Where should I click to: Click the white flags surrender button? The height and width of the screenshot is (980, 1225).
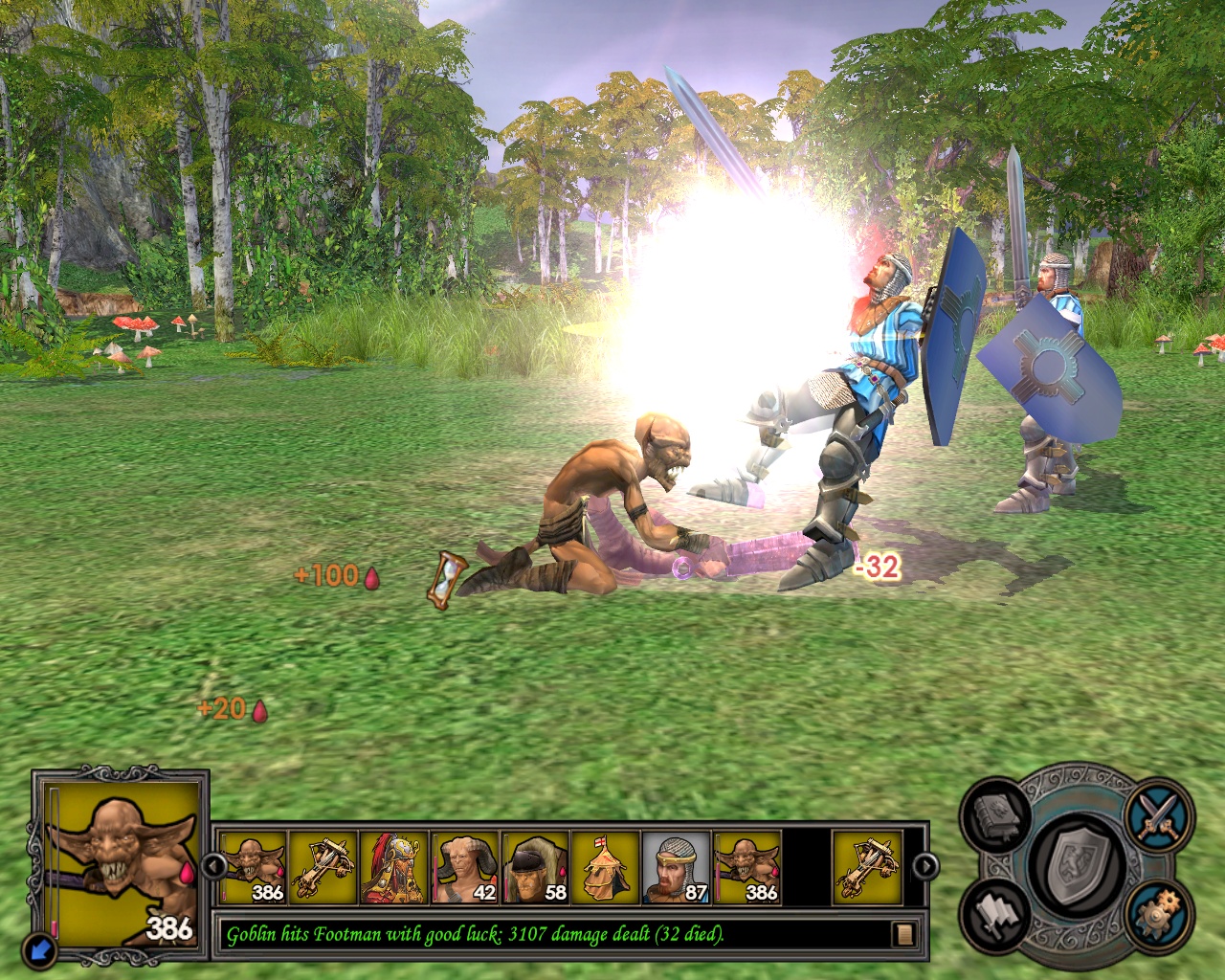998,915
